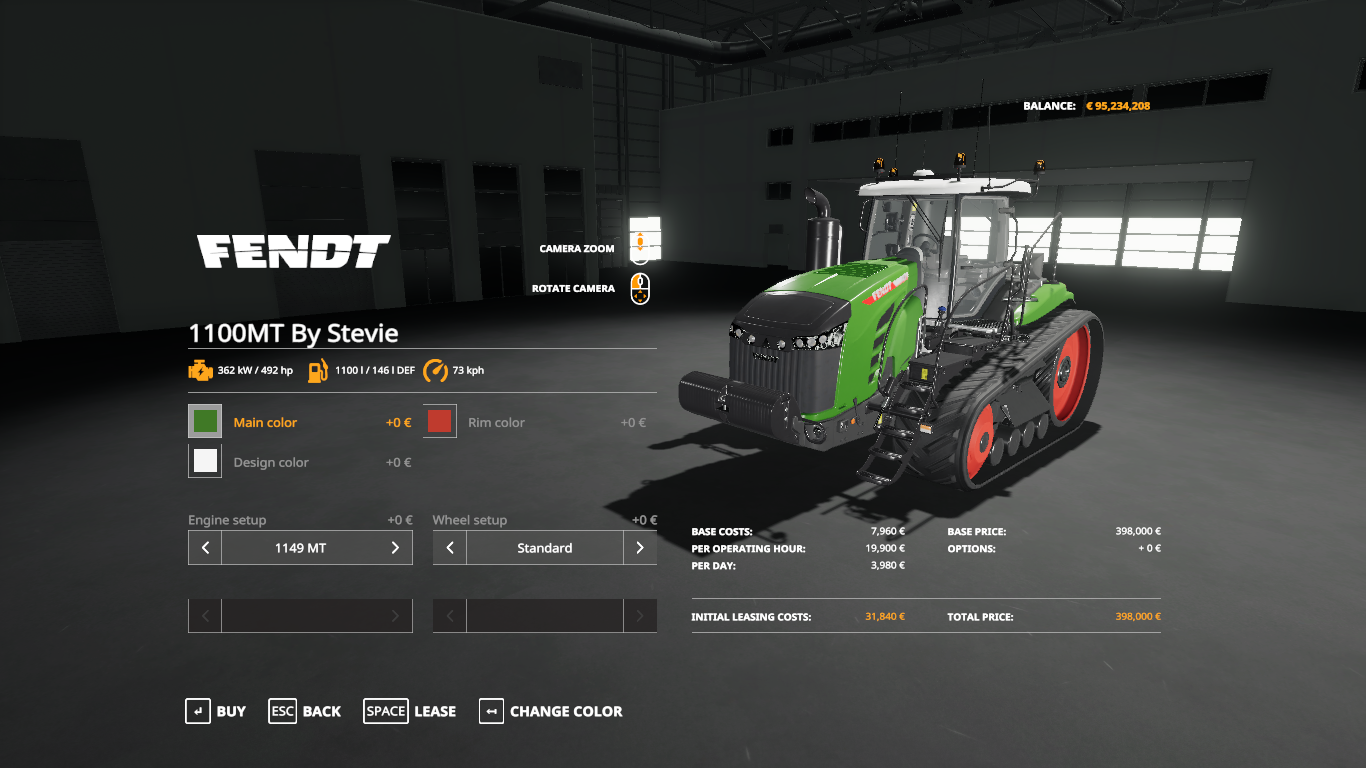Image resolution: width=1366 pixels, height=768 pixels.
Task: Buy the Fendt 1100MT tractor
Action: [x=216, y=711]
